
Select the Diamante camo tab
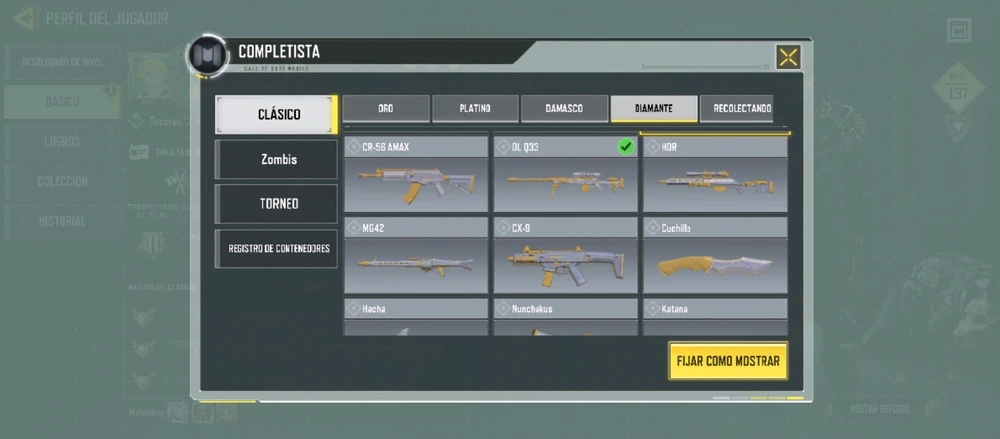[654, 108]
